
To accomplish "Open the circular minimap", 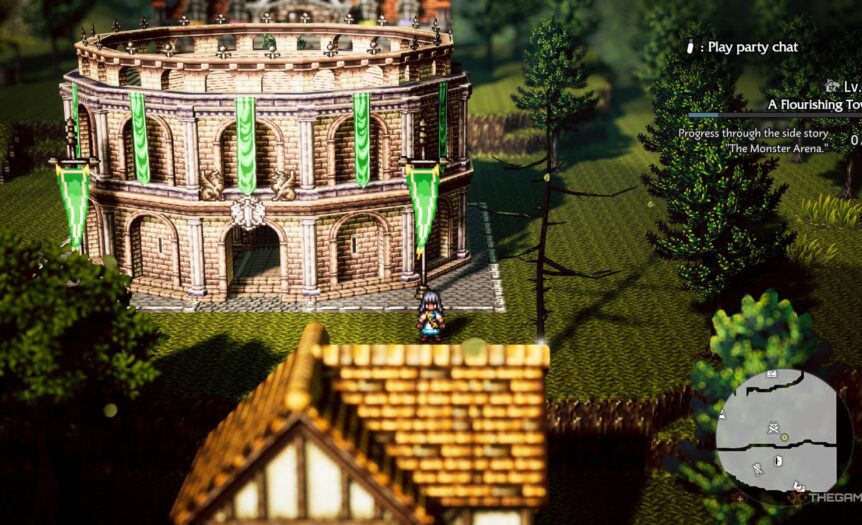I will (x=783, y=437).
